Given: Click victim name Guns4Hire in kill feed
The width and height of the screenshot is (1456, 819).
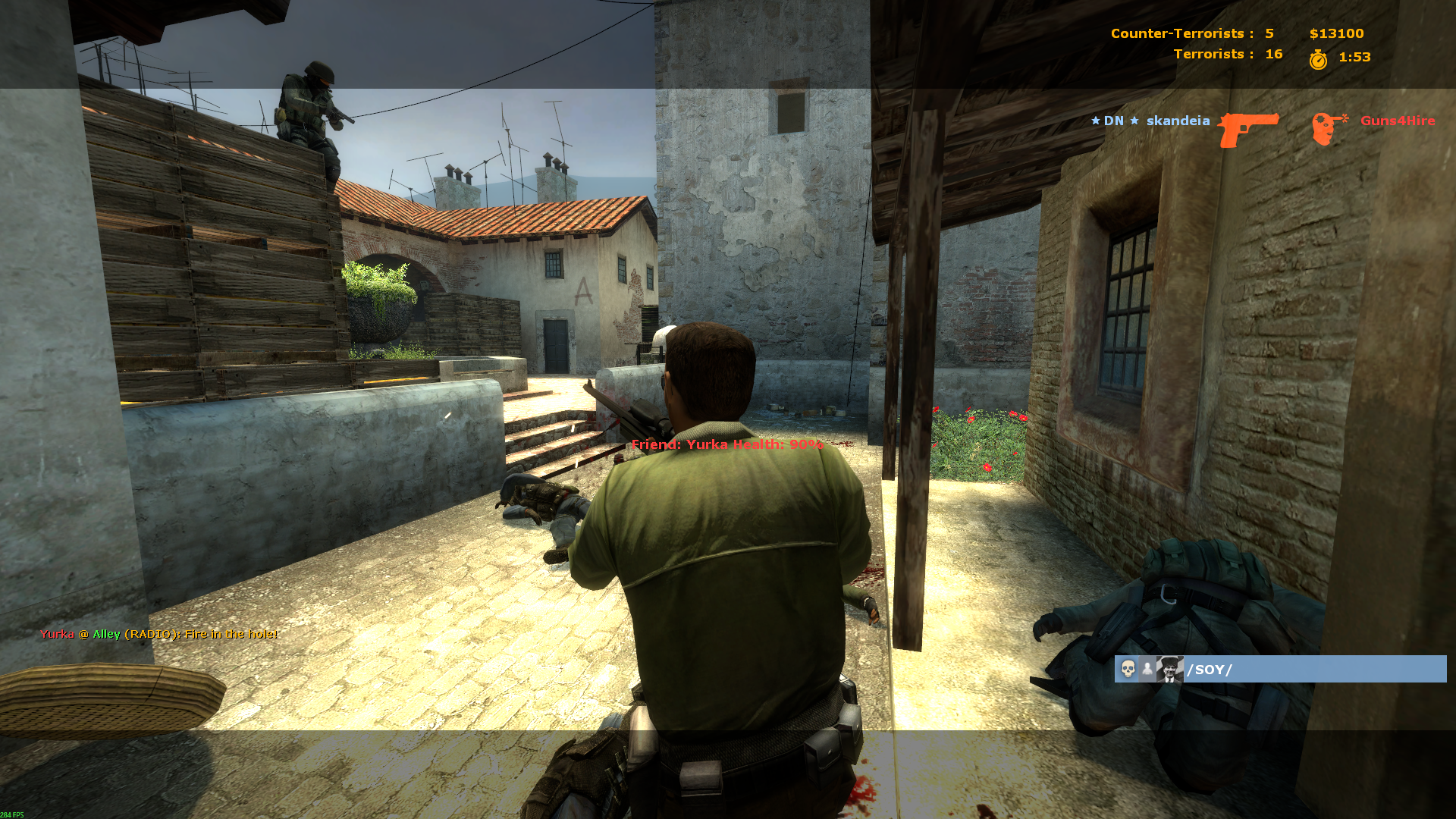Looking at the screenshot, I should 1397,121.
